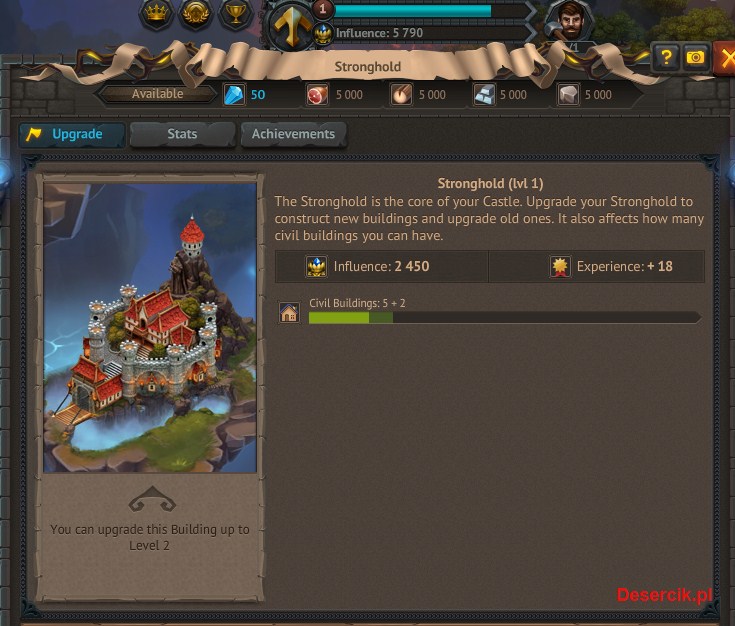Image resolution: width=735 pixels, height=626 pixels.
Task: Open the crown icon in top bar
Action: (x=155, y=14)
